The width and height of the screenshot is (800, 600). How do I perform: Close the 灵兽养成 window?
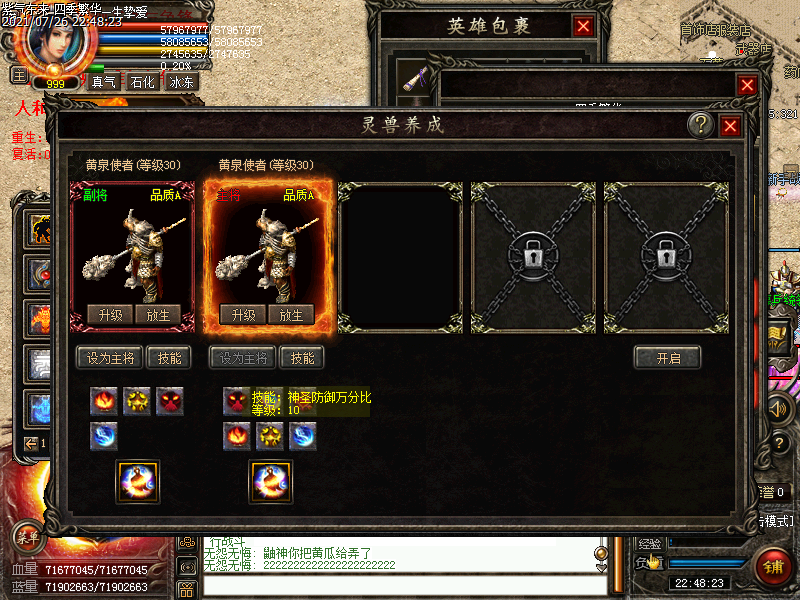pos(730,125)
